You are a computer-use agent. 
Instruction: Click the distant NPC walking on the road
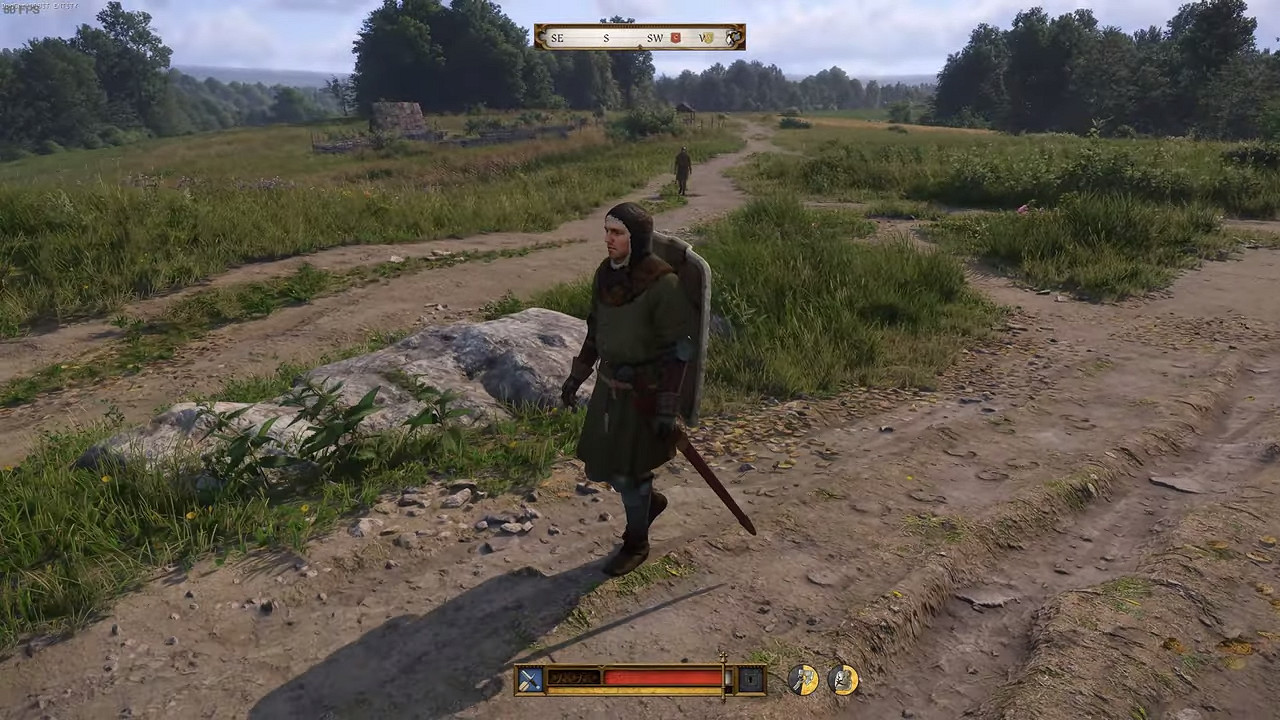[682, 168]
